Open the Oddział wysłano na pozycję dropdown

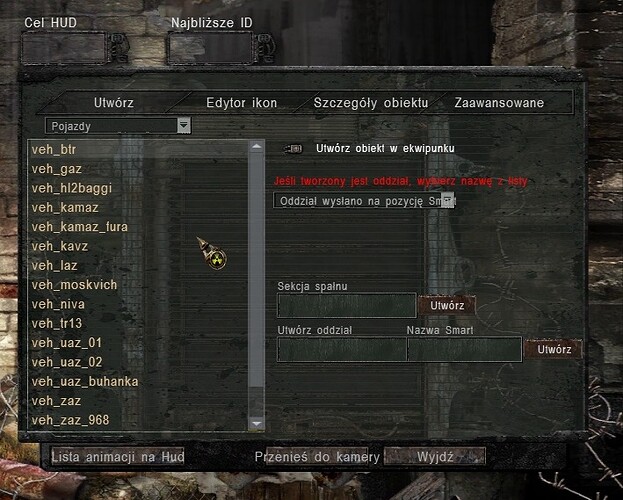coord(448,200)
